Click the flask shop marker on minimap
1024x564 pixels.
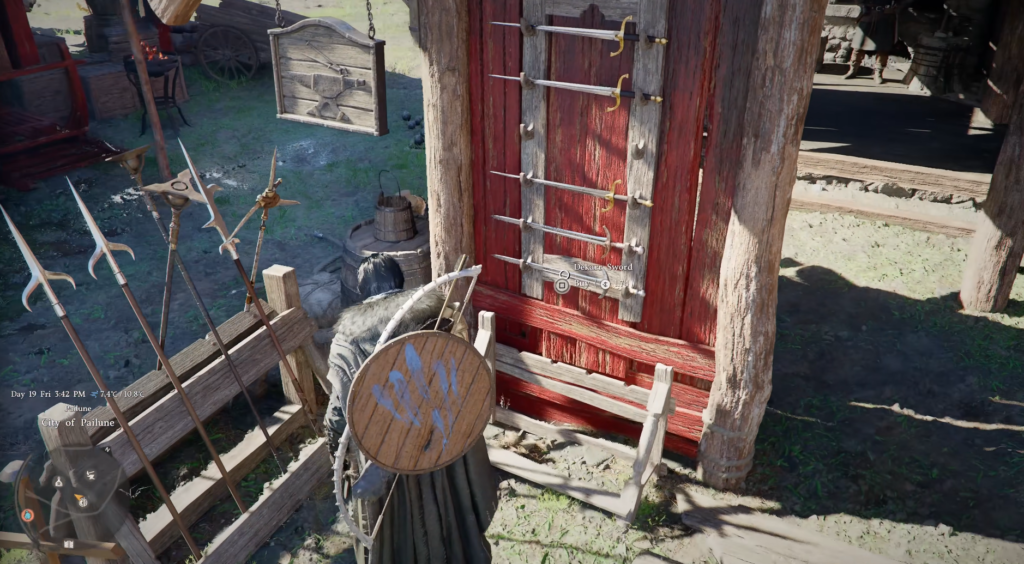tap(58, 481)
